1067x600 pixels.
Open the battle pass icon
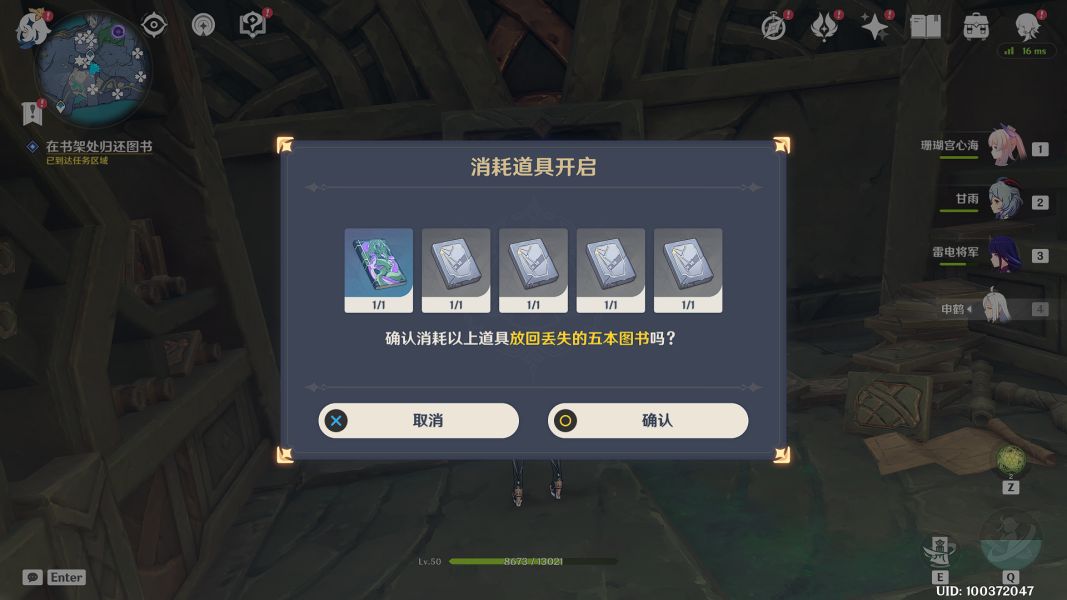(x=824, y=27)
